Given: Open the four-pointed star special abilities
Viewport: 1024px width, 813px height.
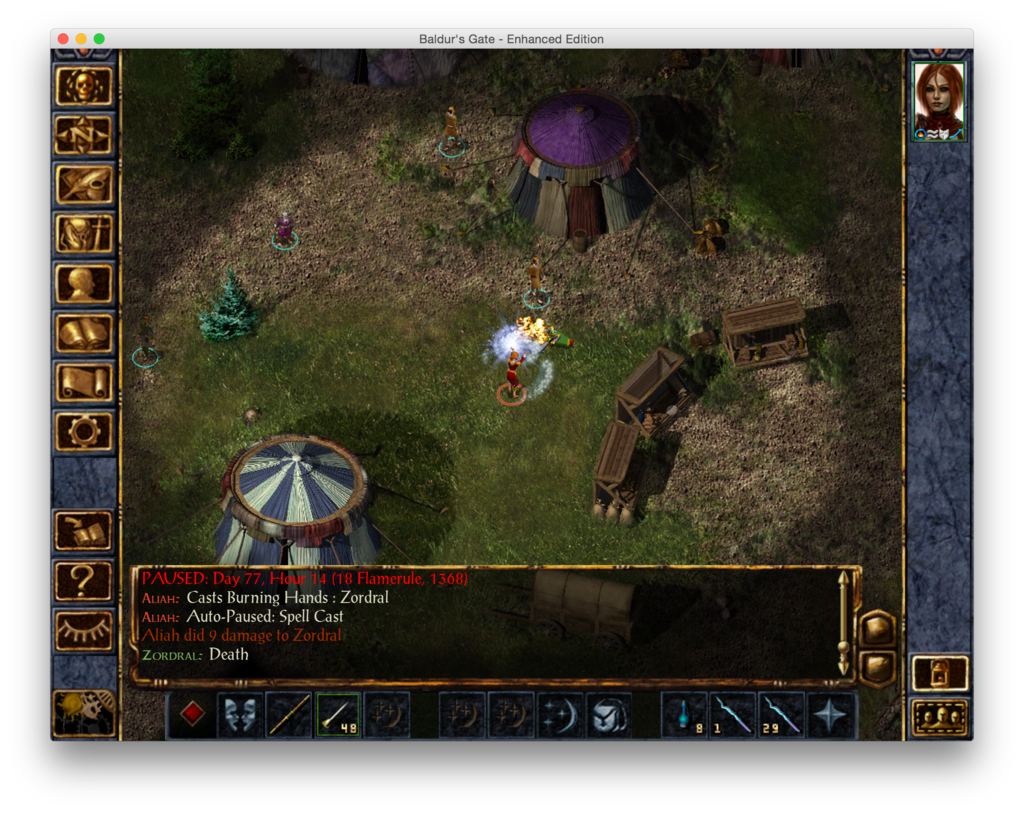Looking at the screenshot, I should click(831, 715).
